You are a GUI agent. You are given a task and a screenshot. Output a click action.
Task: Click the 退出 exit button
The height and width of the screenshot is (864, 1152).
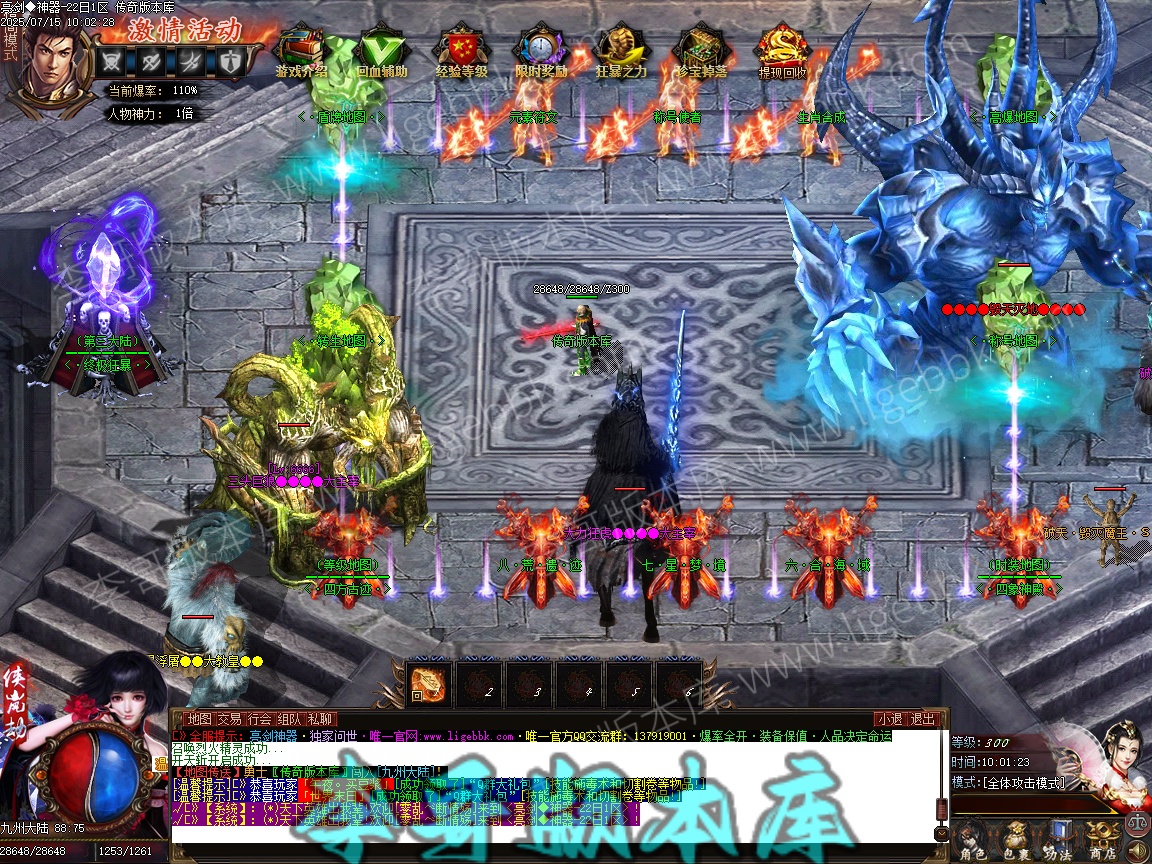tap(923, 719)
